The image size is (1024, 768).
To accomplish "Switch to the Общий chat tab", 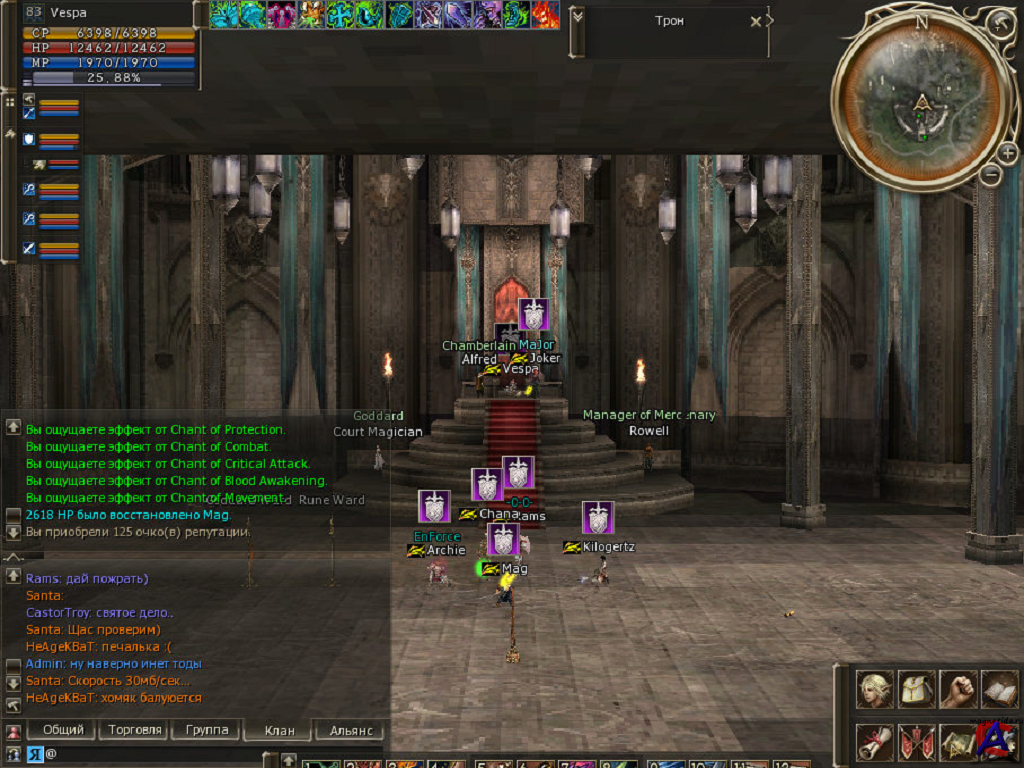I will click(x=63, y=730).
